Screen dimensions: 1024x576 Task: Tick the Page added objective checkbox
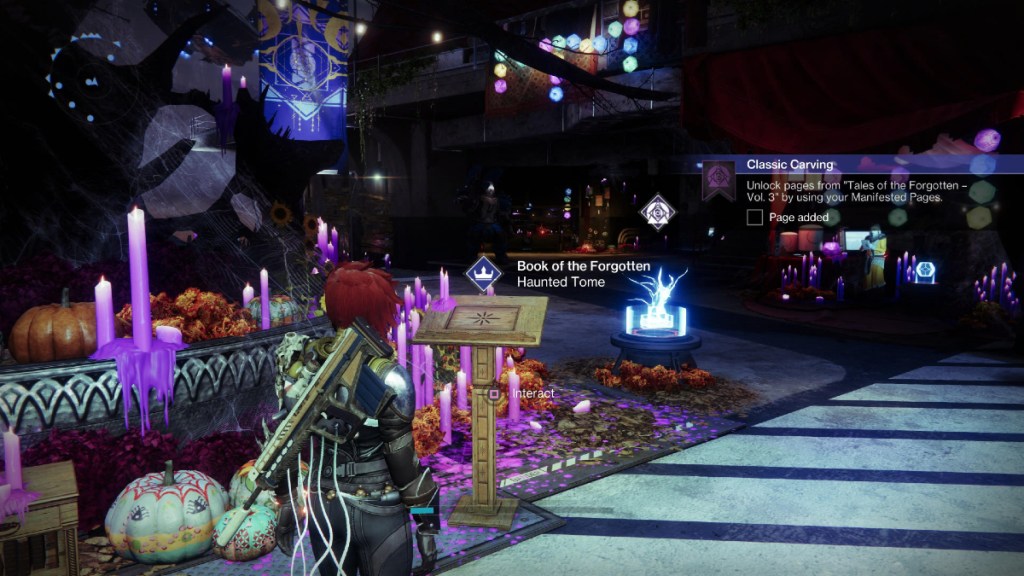point(755,217)
